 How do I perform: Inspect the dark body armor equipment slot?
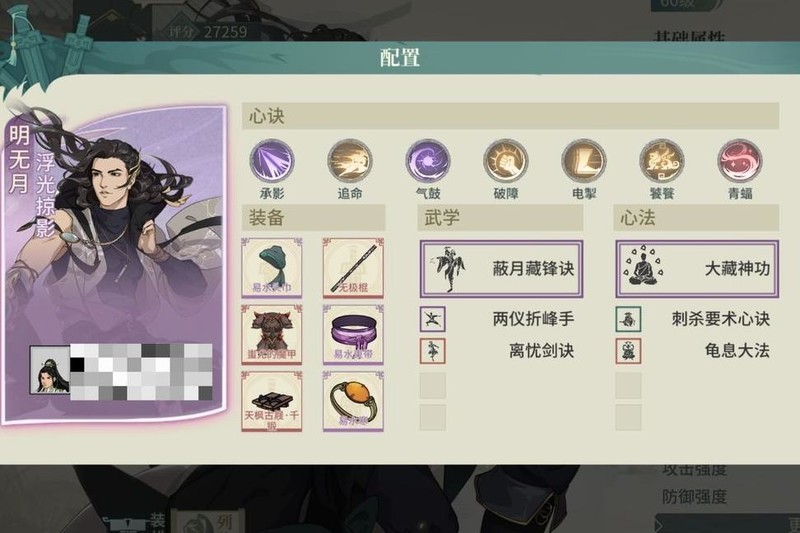272,333
